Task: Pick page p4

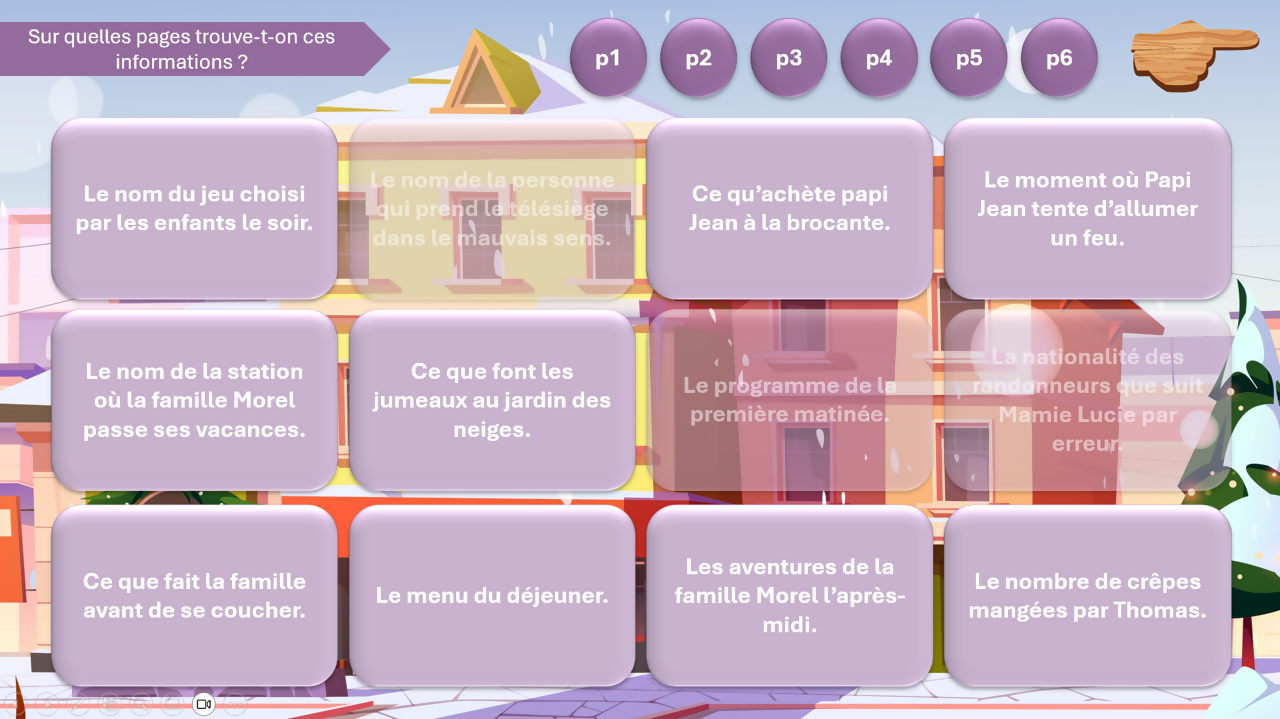Action: click(x=879, y=58)
